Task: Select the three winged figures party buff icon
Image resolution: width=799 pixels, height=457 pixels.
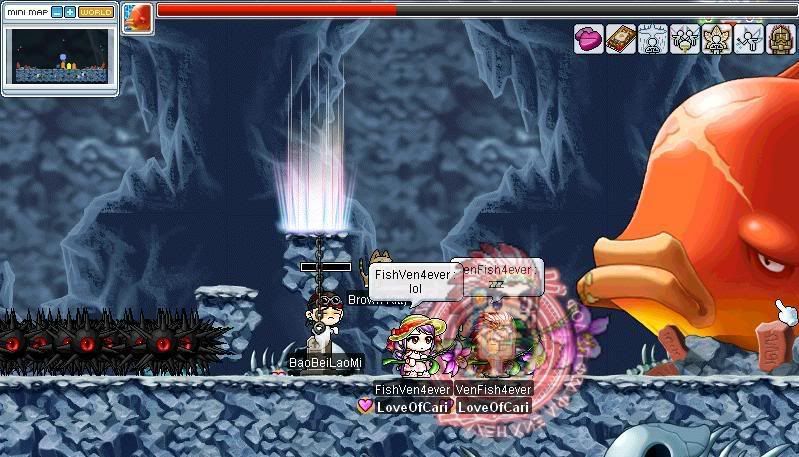Action: click(x=685, y=39)
